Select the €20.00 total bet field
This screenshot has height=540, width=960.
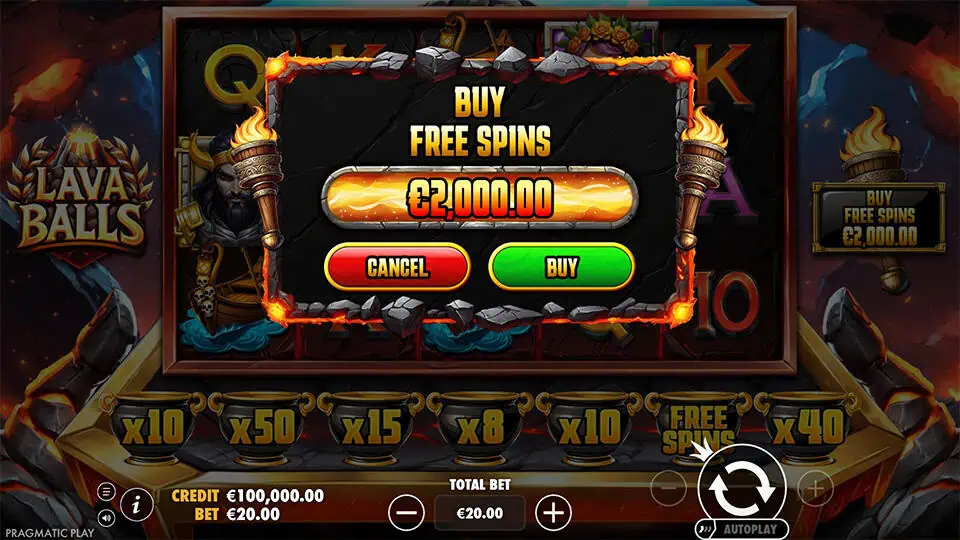pos(479,513)
